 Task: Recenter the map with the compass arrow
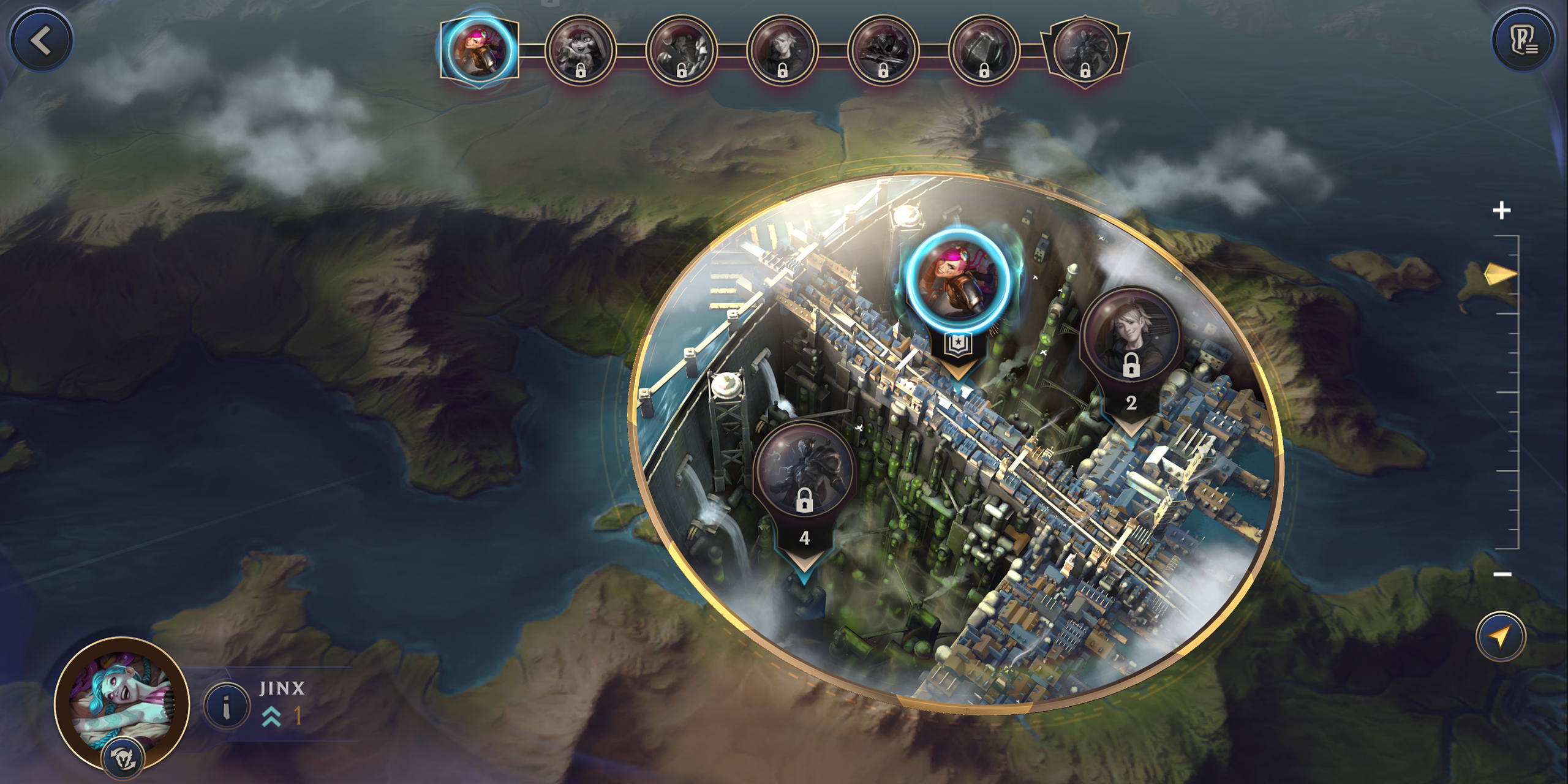pos(1501,637)
